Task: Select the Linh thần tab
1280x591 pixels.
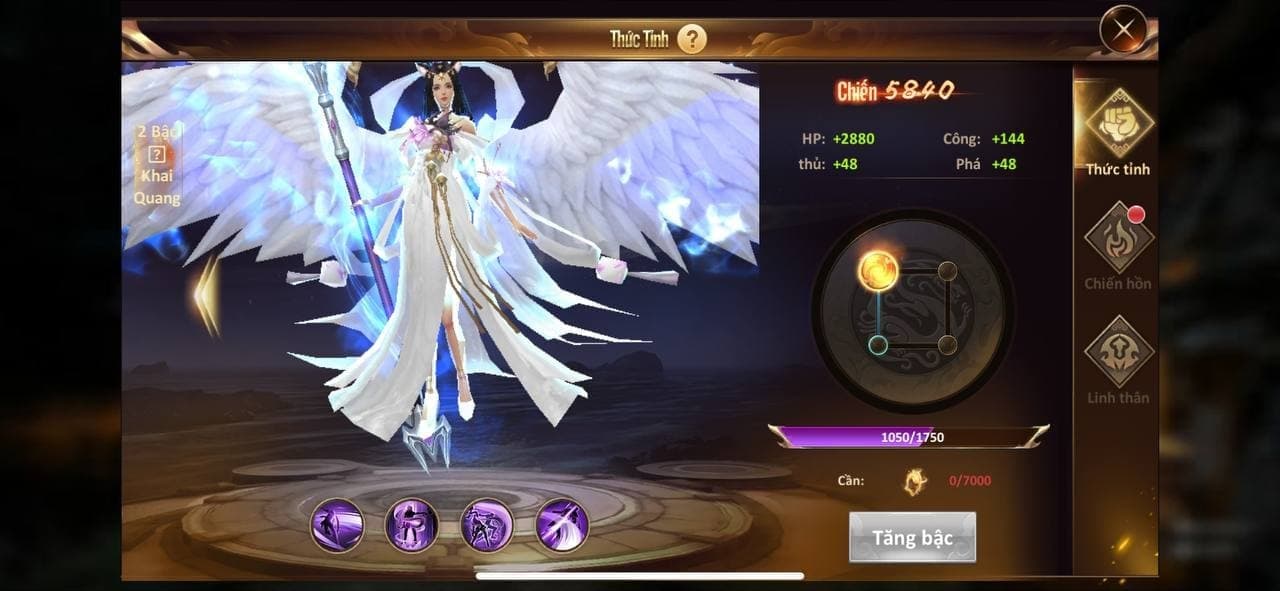Action: pyautogui.click(x=1118, y=360)
